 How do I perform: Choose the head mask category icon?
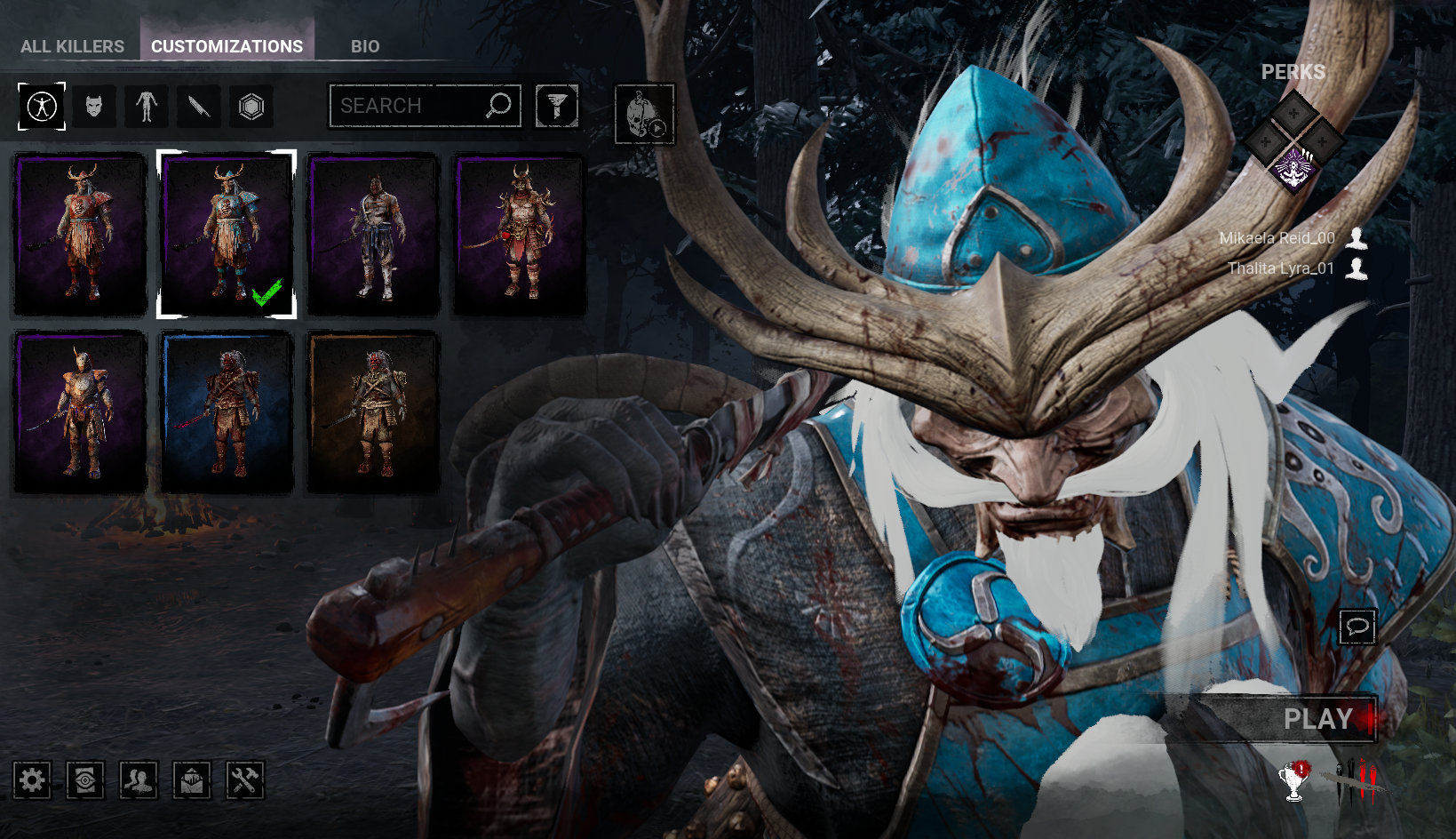94,107
